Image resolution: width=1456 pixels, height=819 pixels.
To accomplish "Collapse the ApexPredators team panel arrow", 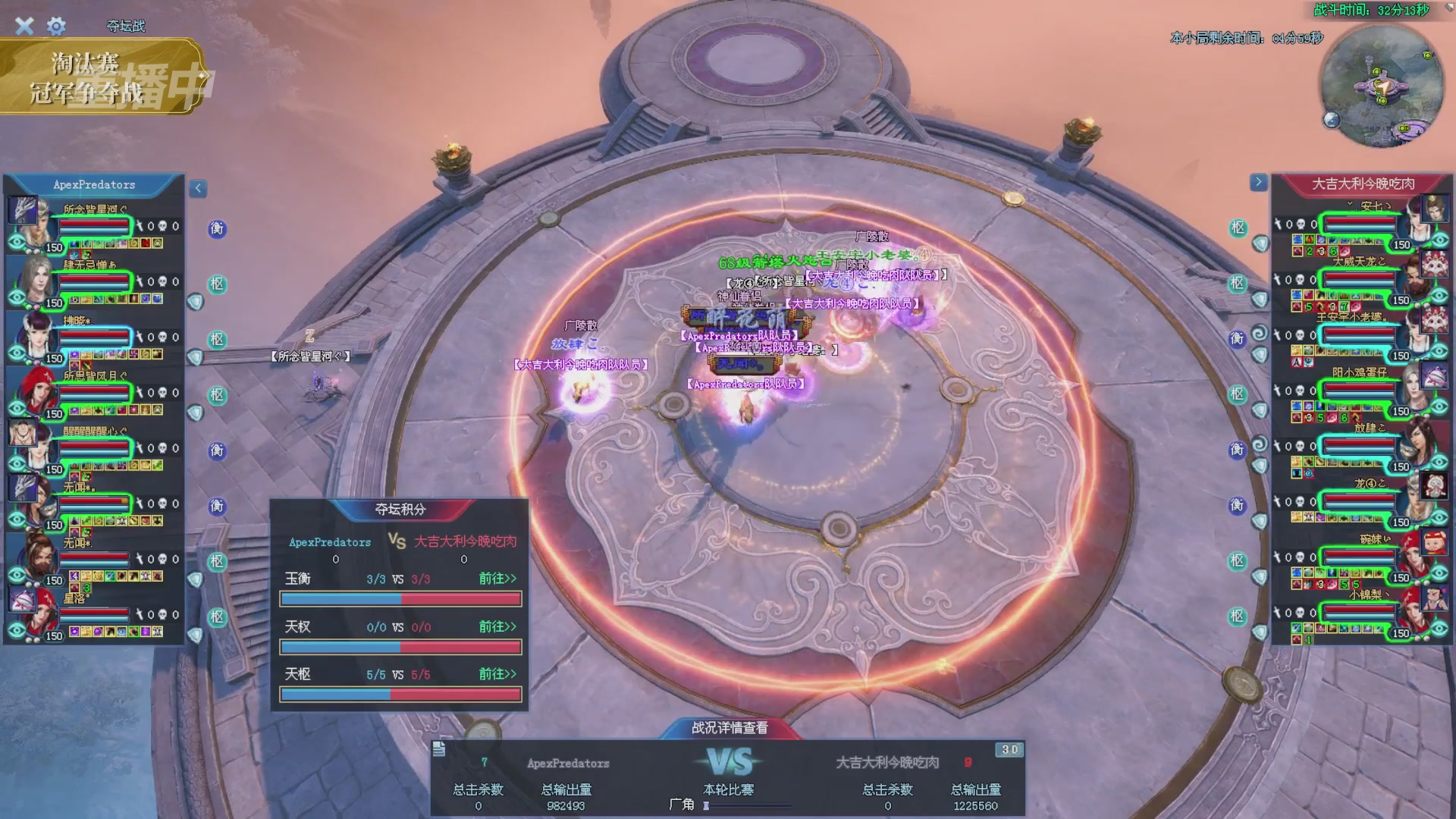I will 198,188.
